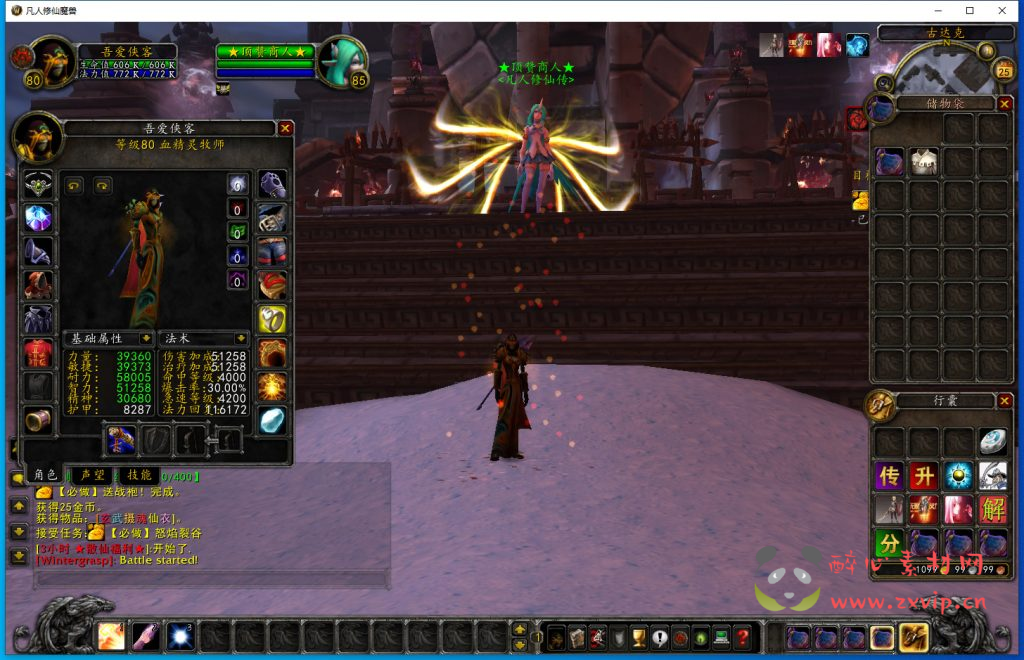Select the red robe chest equipment slot
Screen dimensions: 1024x660
point(38,353)
